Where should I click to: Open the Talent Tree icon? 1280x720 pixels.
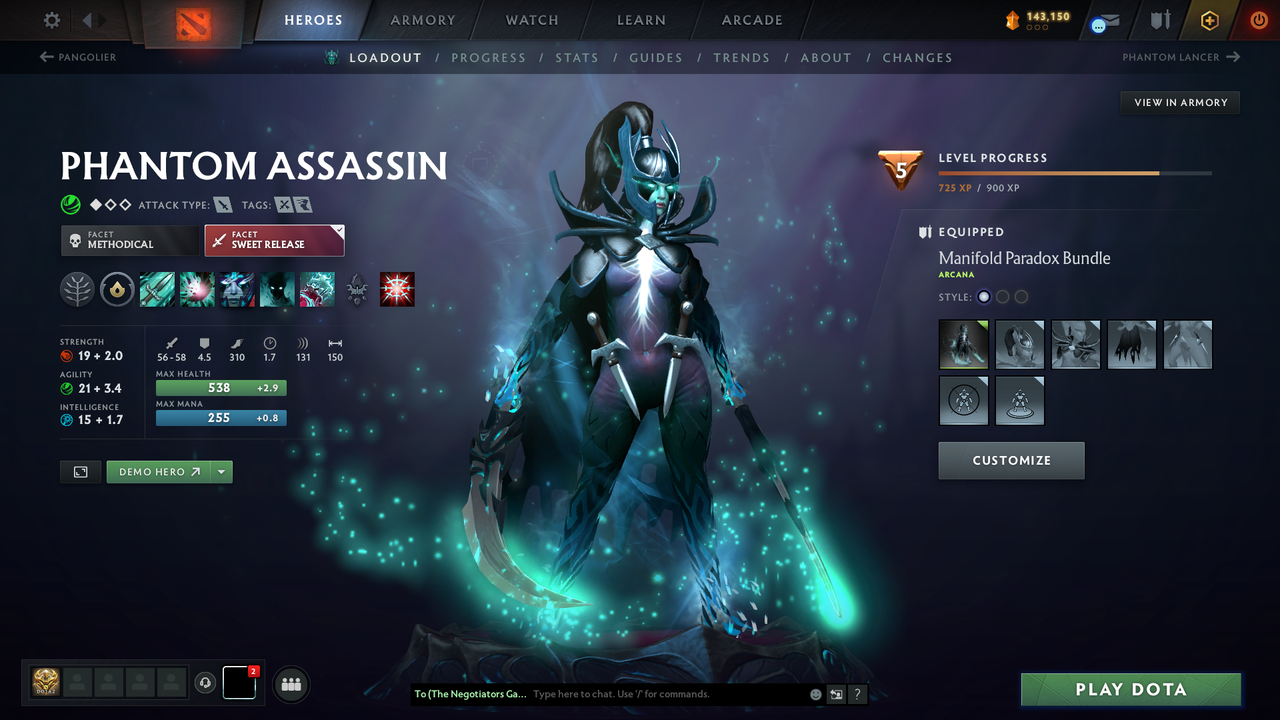coord(77,289)
